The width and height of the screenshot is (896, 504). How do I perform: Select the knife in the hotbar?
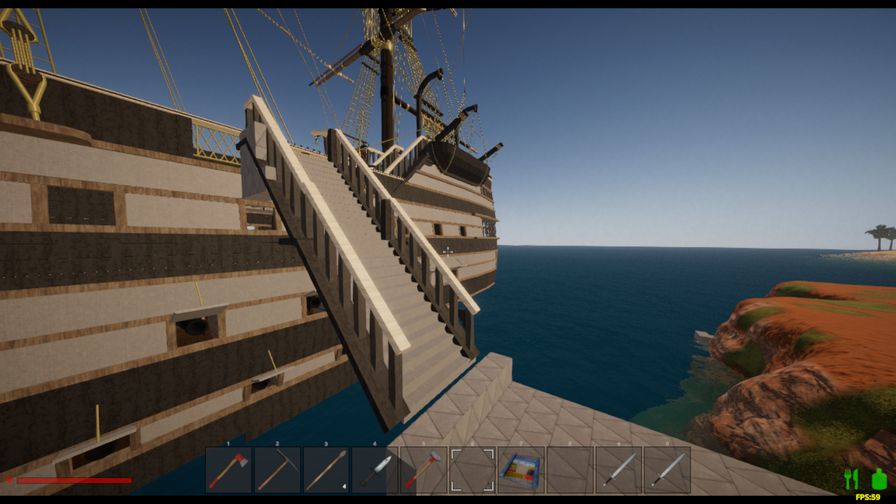coord(375,469)
